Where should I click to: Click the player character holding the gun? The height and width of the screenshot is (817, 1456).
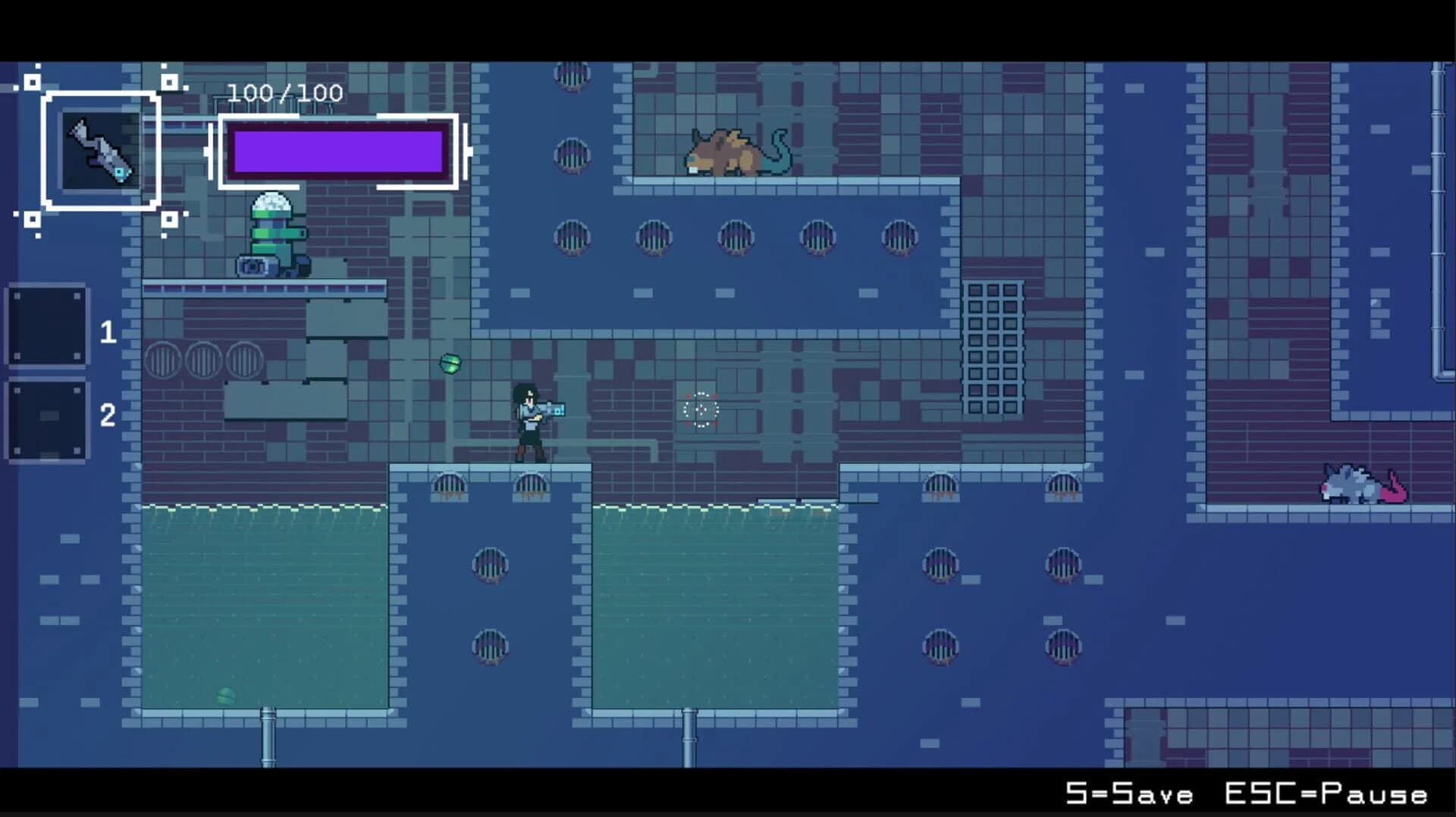coord(529,421)
